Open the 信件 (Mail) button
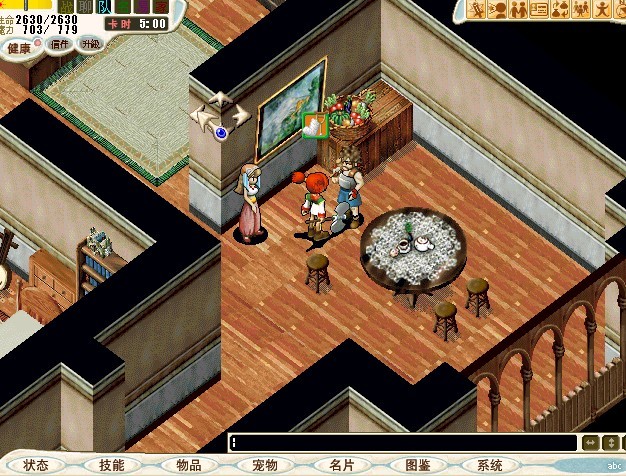This screenshot has height=476, width=626. 60,44
